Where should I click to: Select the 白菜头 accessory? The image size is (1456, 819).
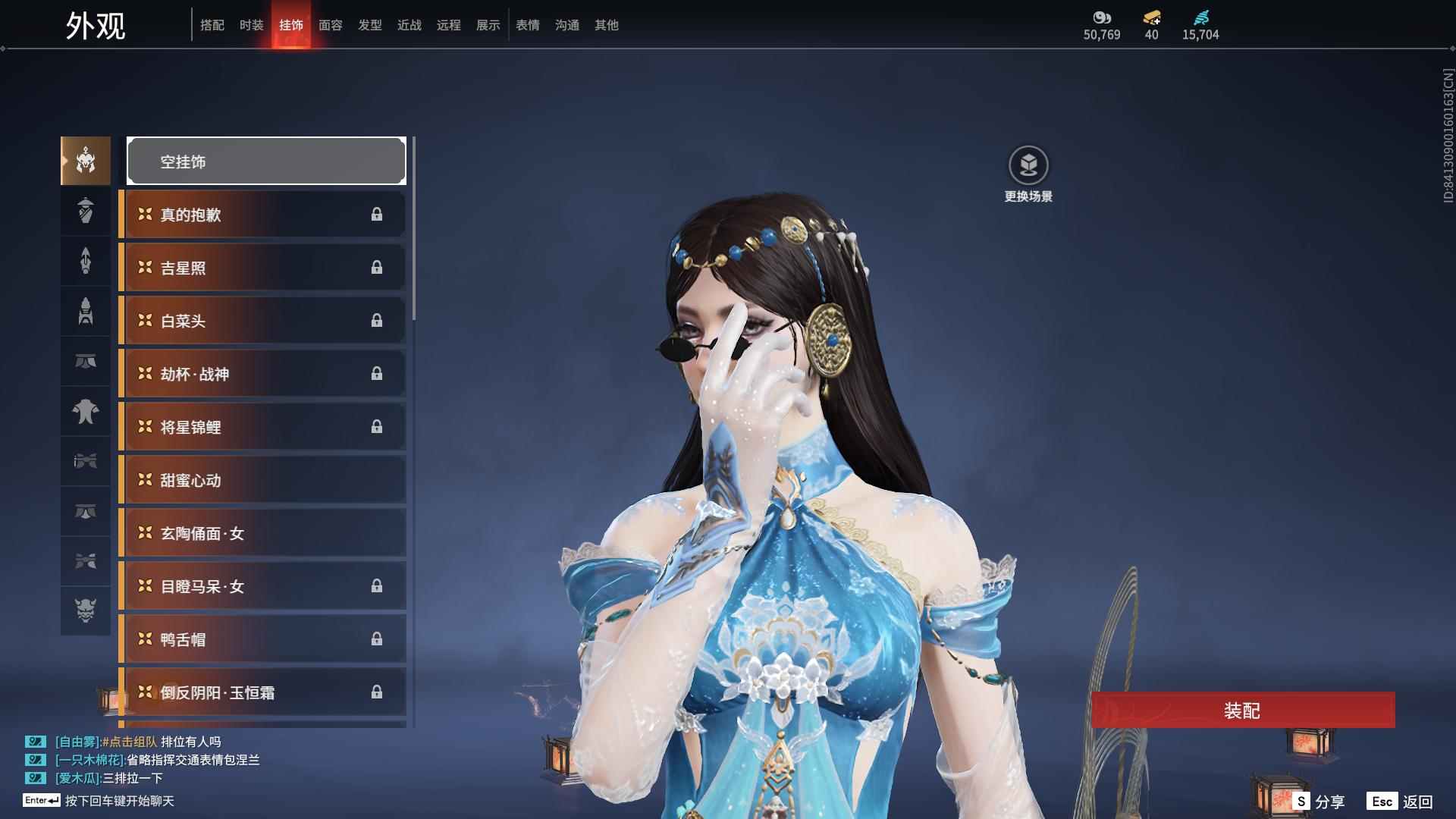262,321
